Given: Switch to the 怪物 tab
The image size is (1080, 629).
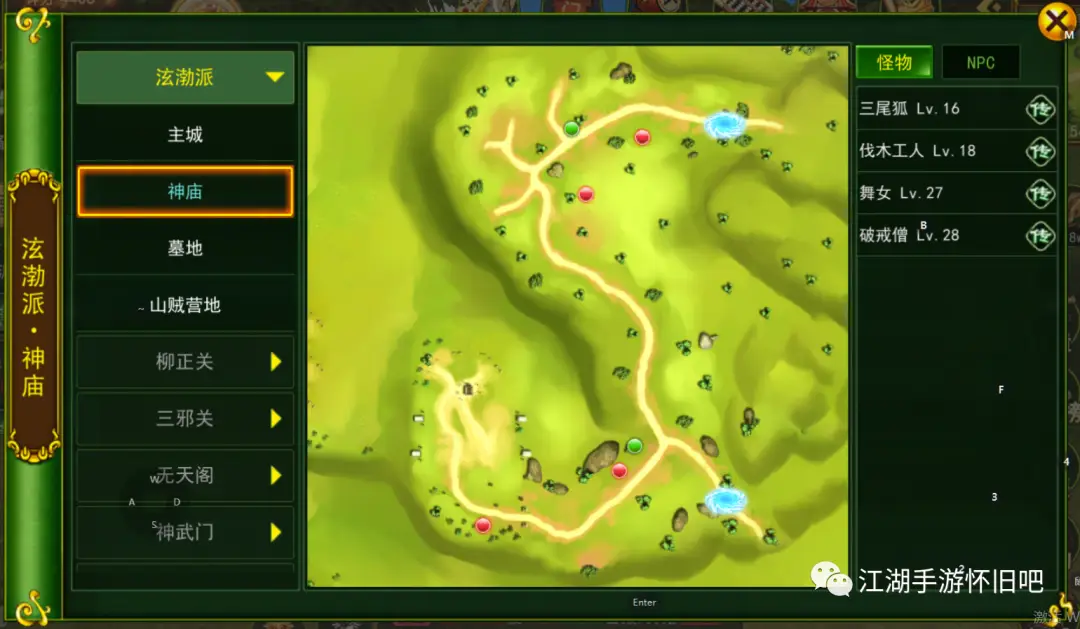Looking at the screenshot, I should click(894, 62).
